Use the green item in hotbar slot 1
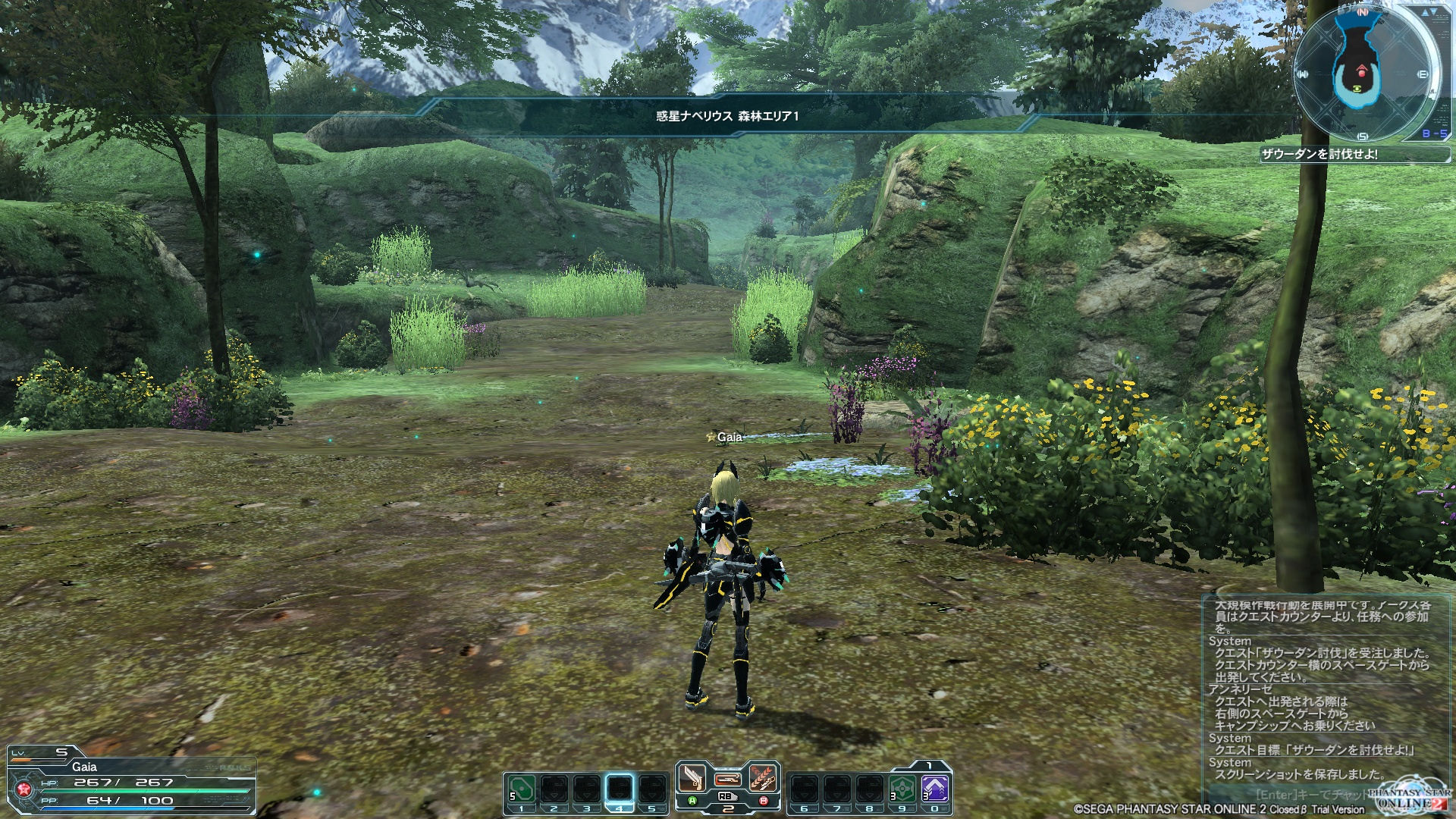The image size is (1456, 819). pyautogui.click(x=522, y=789)
